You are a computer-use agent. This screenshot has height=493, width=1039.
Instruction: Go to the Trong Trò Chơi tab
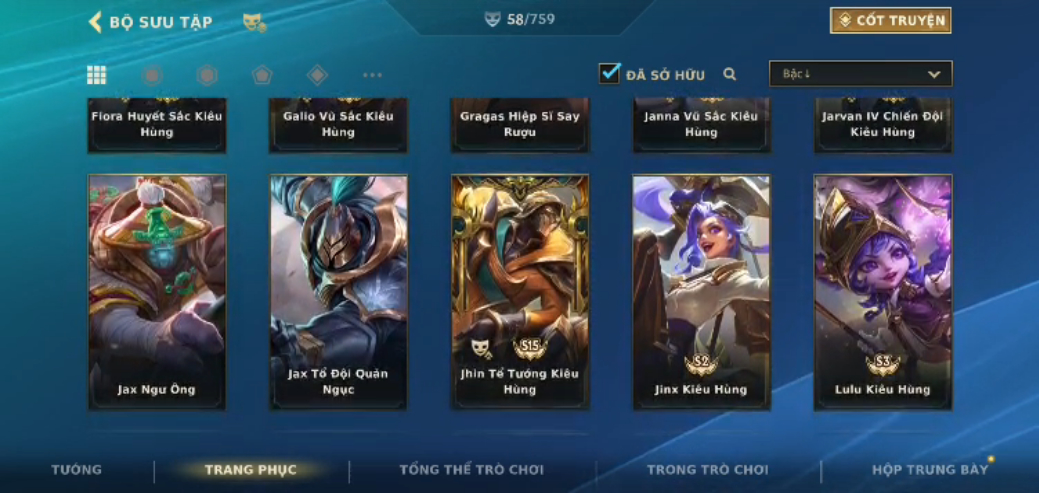[707, 470]
